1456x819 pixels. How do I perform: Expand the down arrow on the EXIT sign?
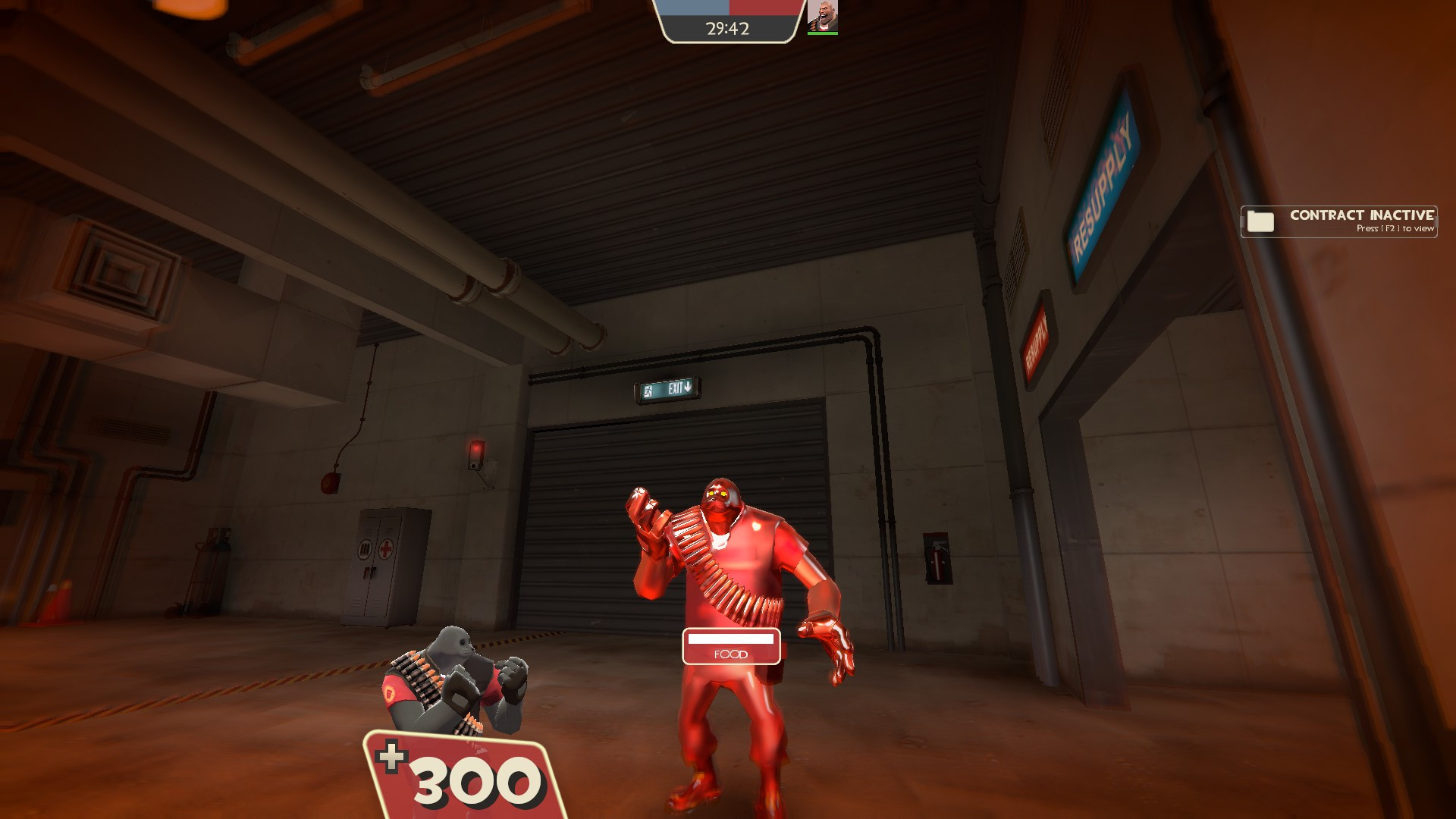(x=687, y=388)
